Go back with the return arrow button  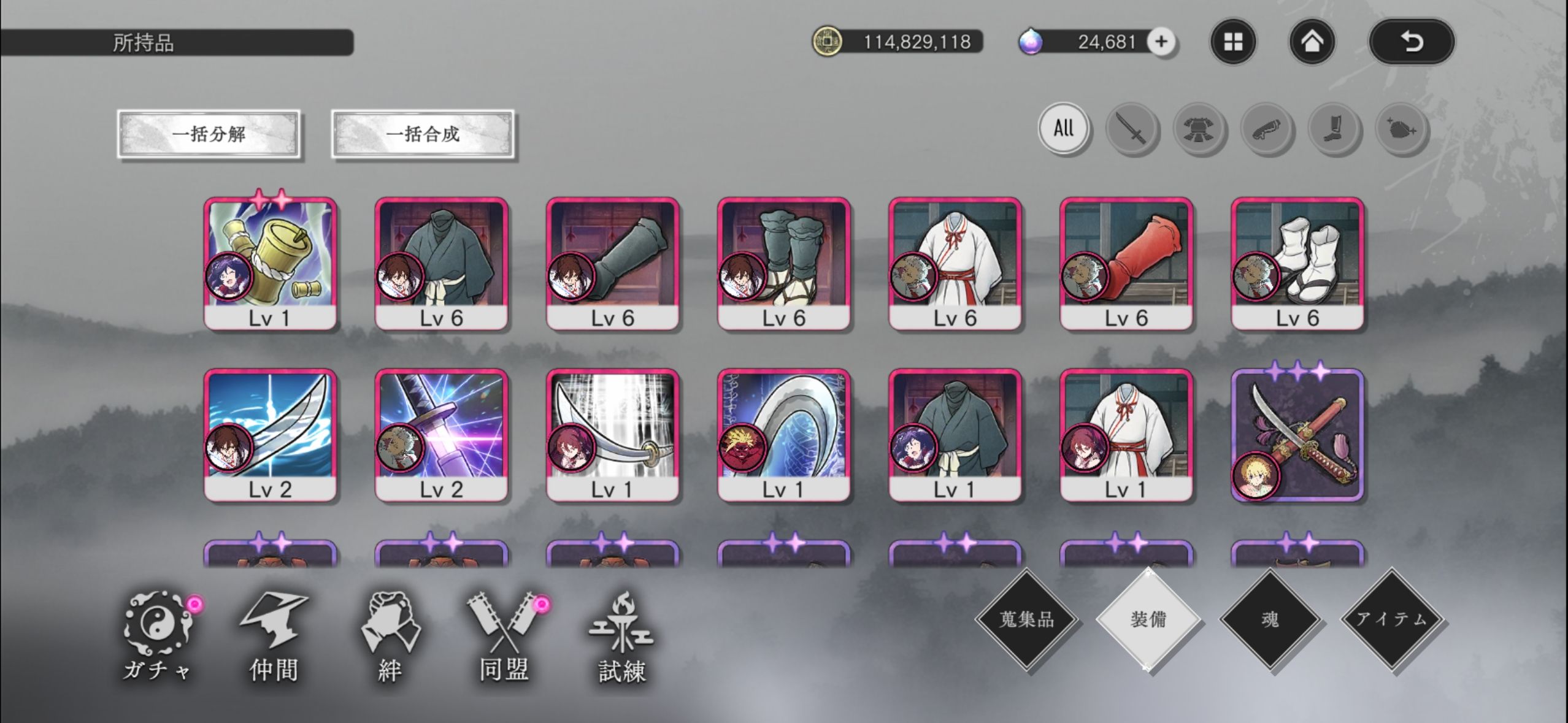[x=1412, y=42]
